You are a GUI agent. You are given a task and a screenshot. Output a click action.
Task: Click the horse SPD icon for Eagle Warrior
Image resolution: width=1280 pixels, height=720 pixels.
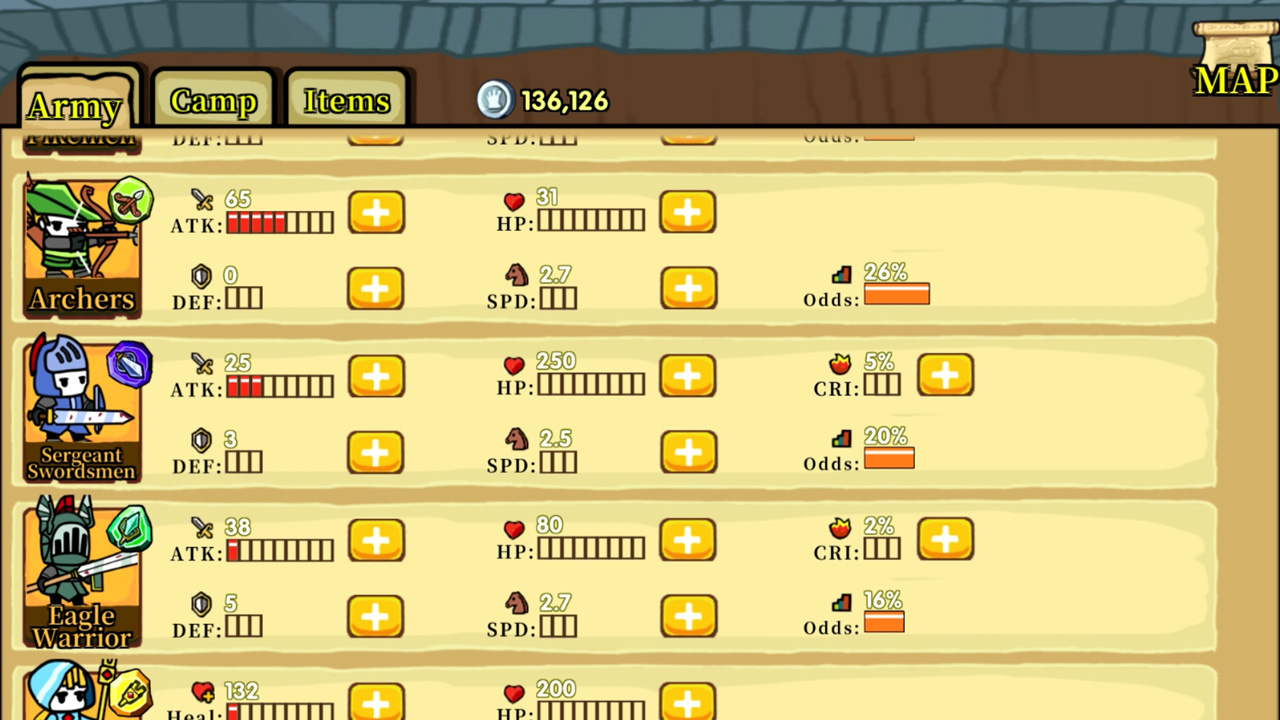click(517, 602)
